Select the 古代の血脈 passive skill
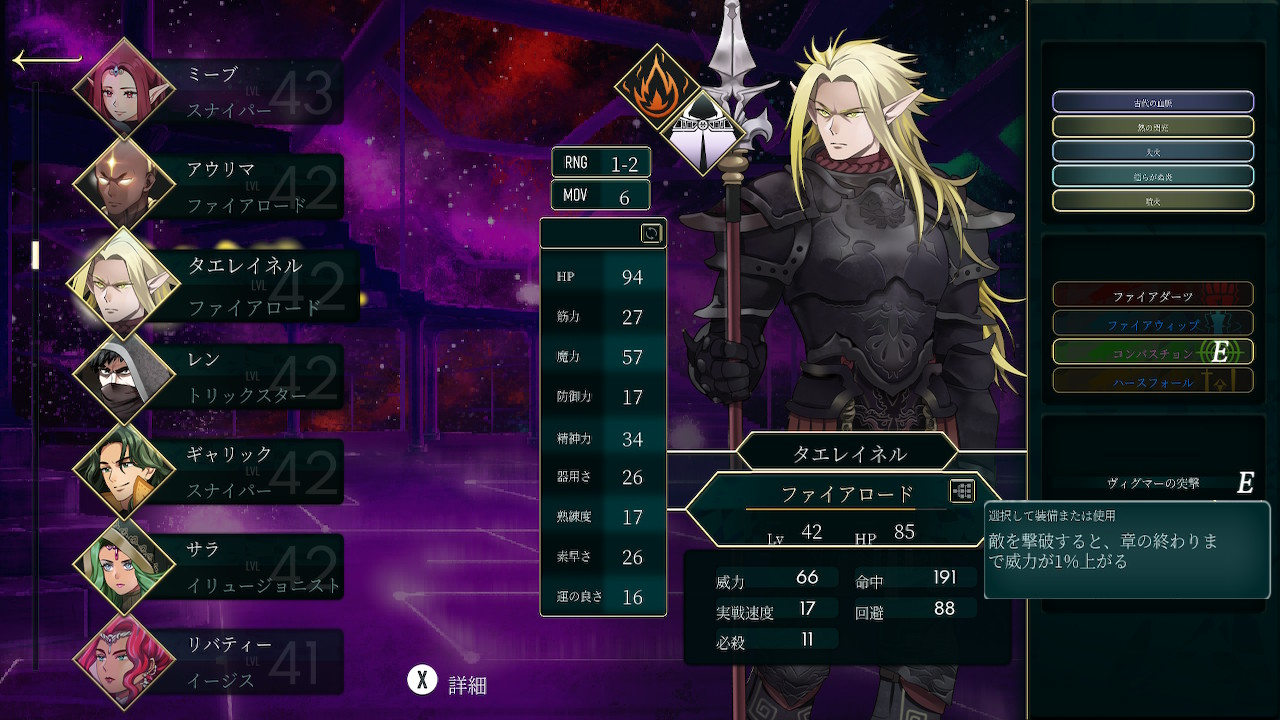1280x720 pixels. coord(1152,102)
